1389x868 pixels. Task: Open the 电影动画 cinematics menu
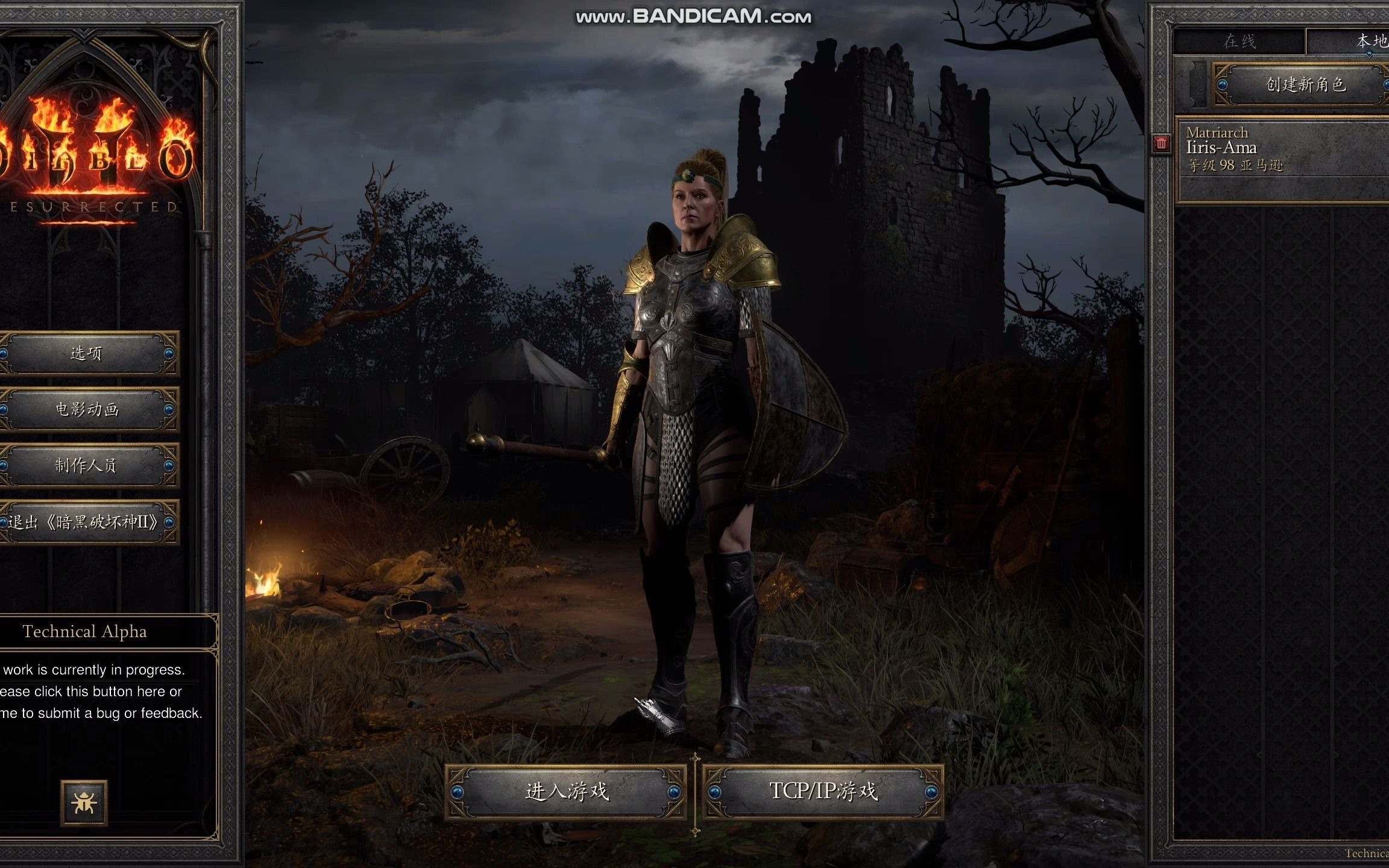(86, 410)
